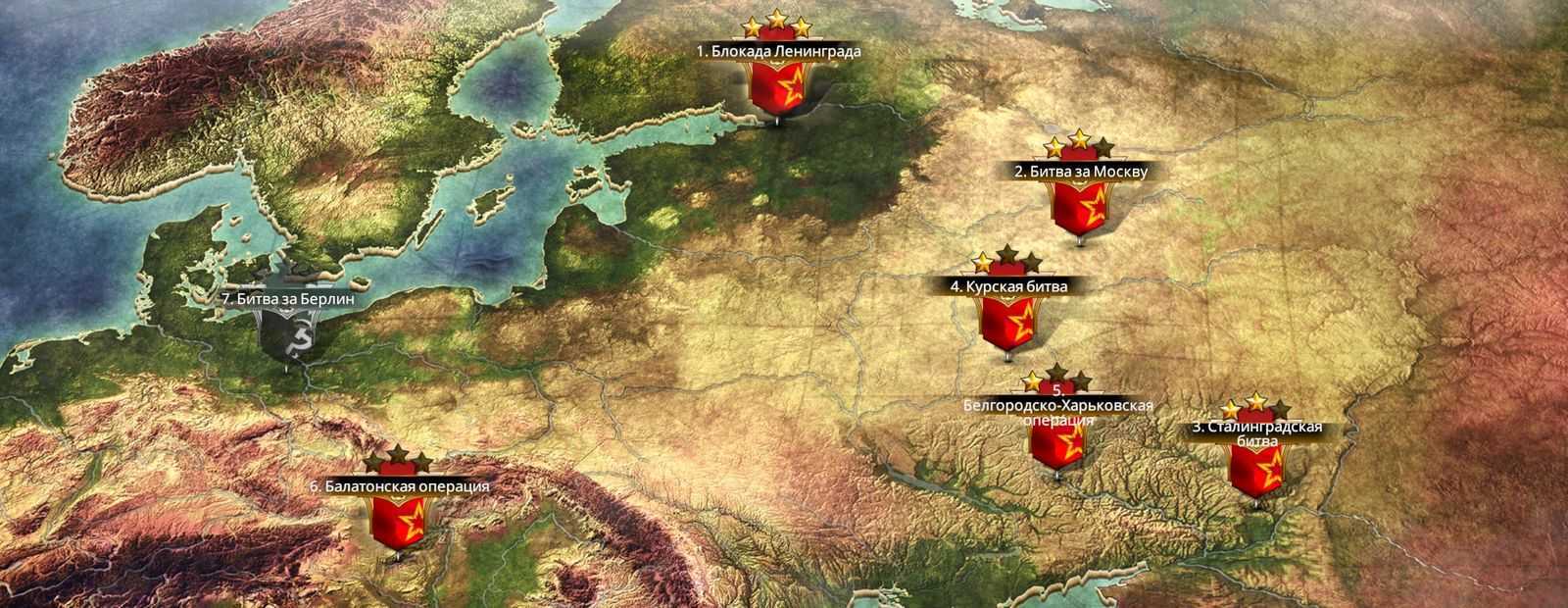
Task: Open the Битва за Москву mission
Action: click(x=1079, y=204)
